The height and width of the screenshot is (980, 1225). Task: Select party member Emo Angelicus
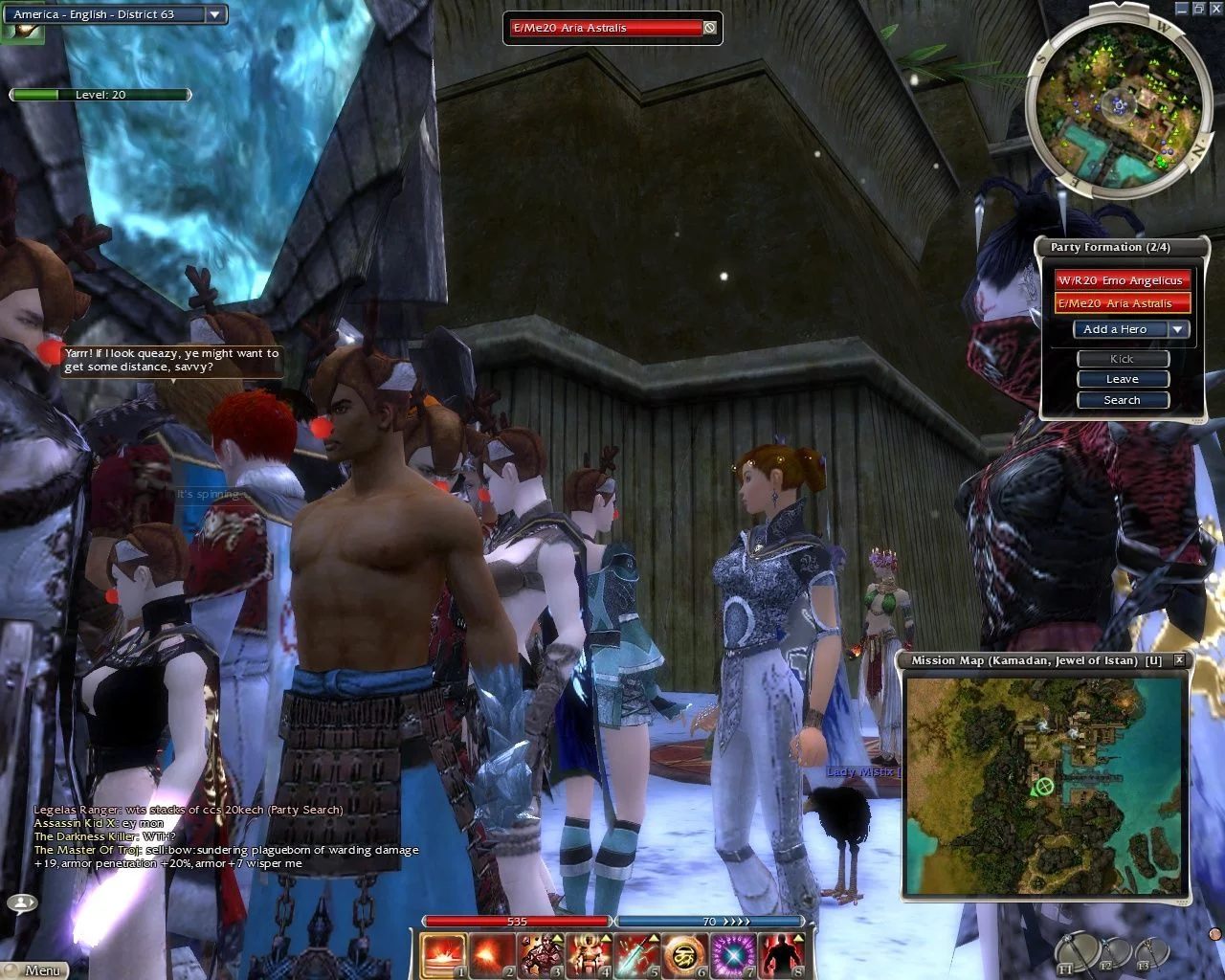[1122, 280]
